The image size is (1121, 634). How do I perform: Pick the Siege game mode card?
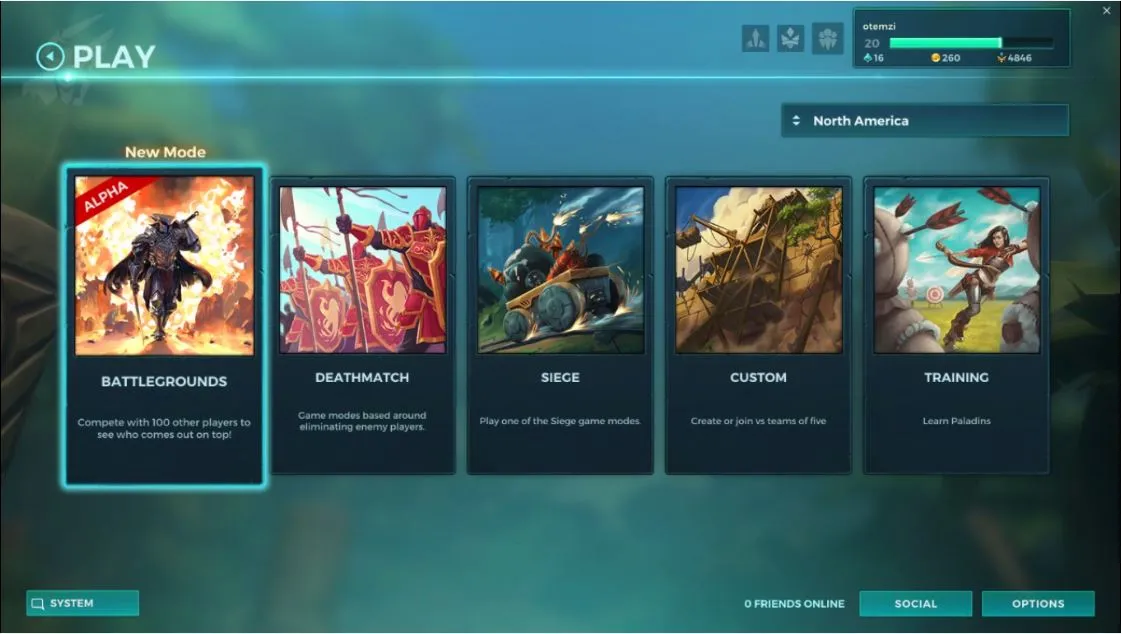tap(560, 325)
